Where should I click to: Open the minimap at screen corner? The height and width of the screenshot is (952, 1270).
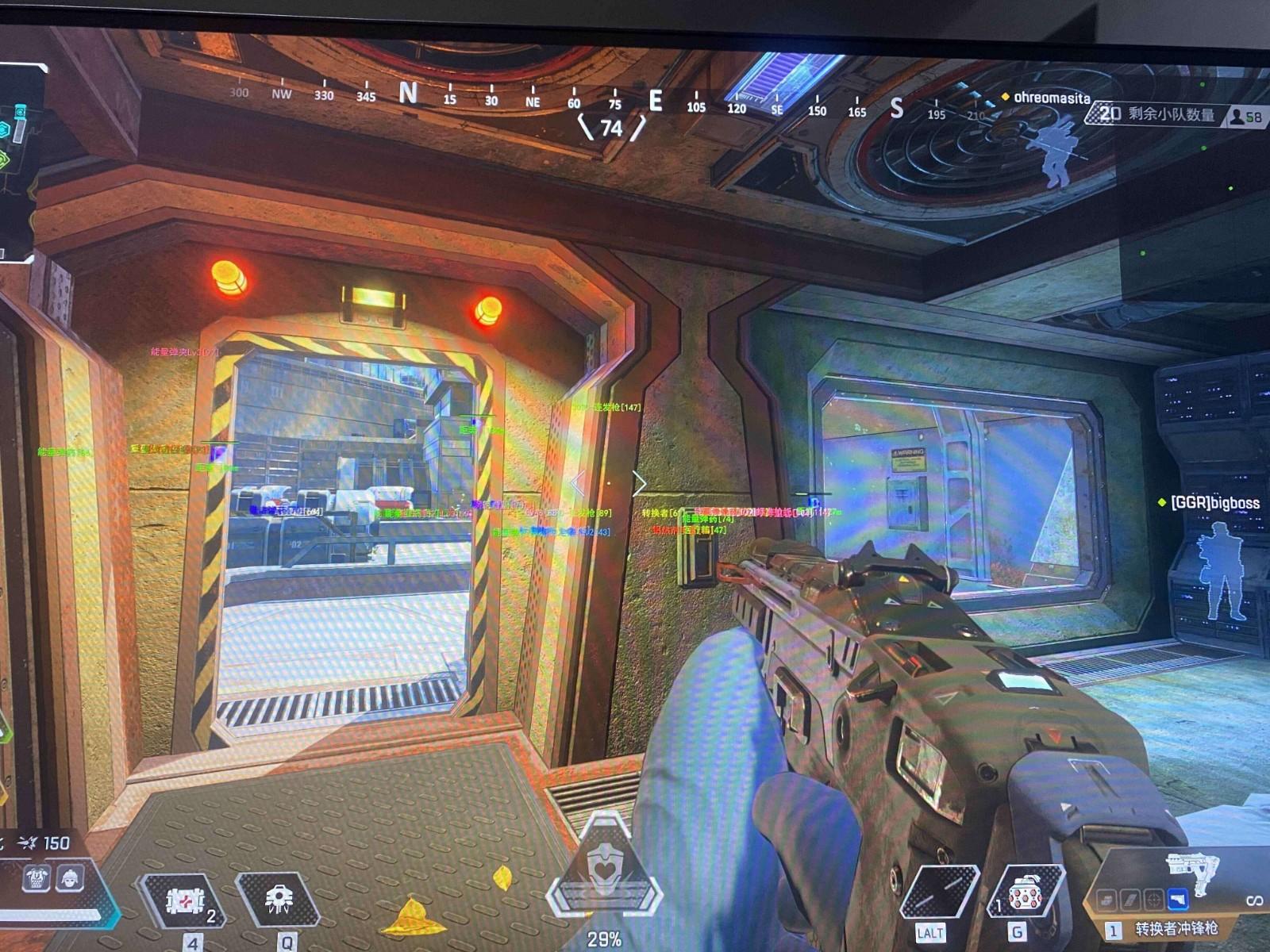point(17,159)
